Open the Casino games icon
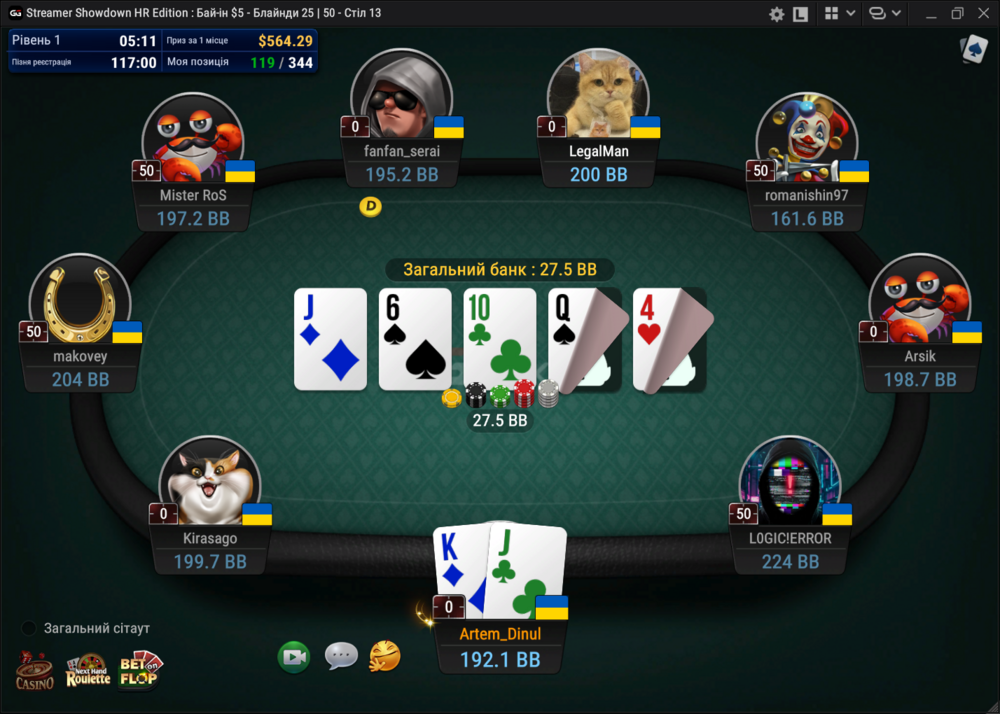1000x714 pixels. (35, 670)
